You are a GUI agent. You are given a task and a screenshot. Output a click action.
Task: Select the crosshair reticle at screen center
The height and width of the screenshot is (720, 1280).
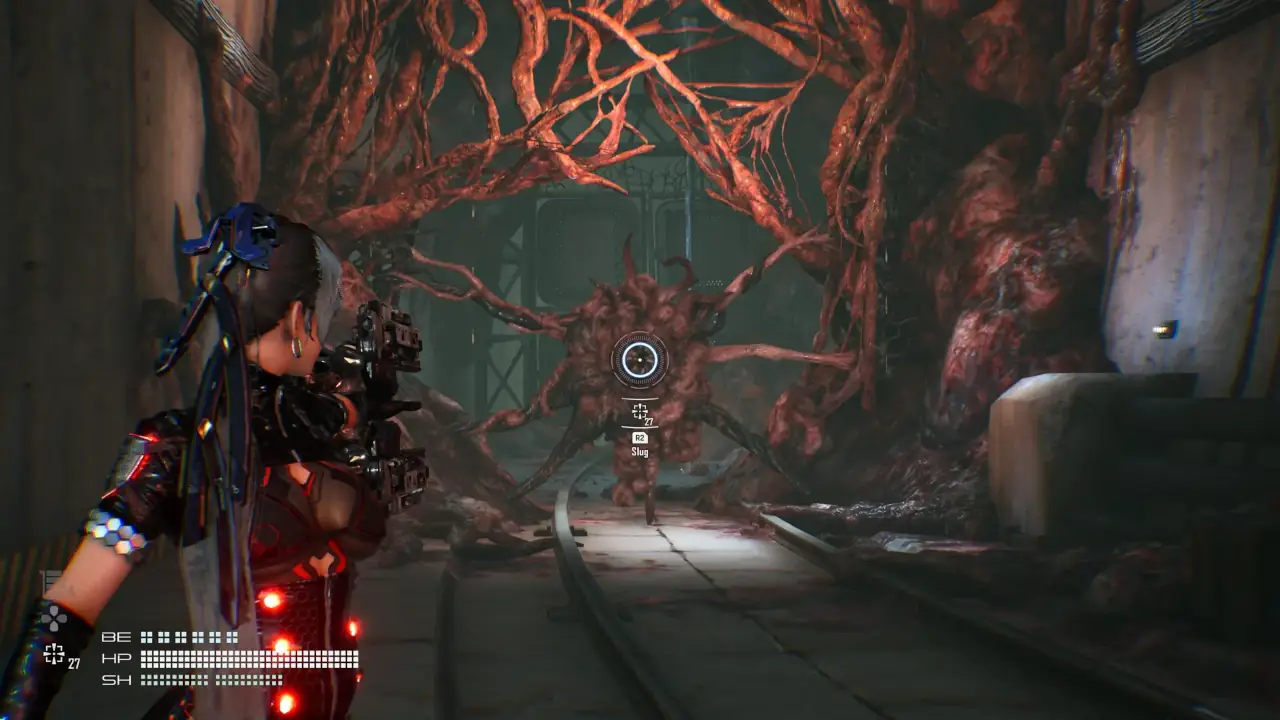coord(640,359)
